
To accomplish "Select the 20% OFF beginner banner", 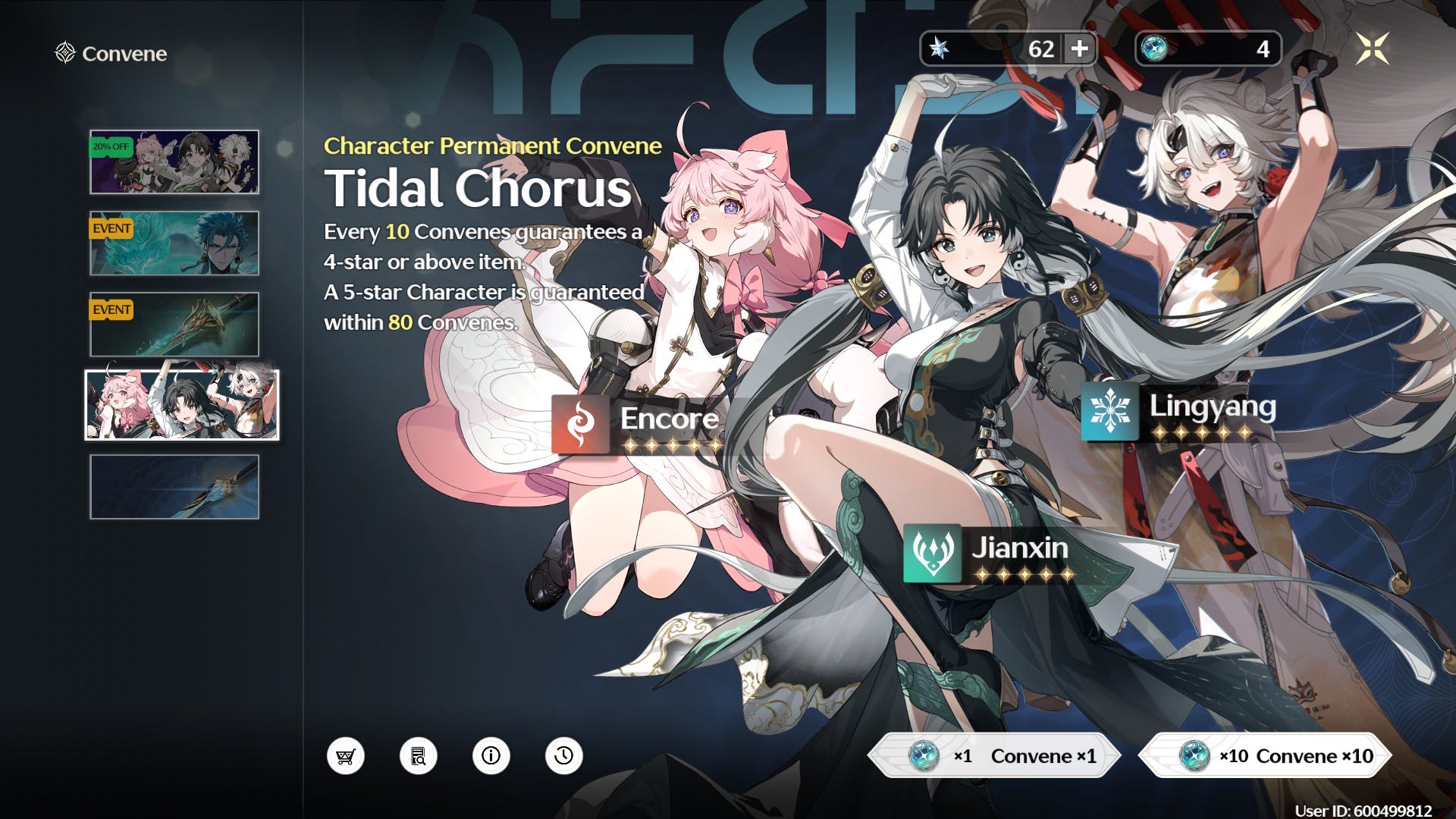I will [174, 162].
